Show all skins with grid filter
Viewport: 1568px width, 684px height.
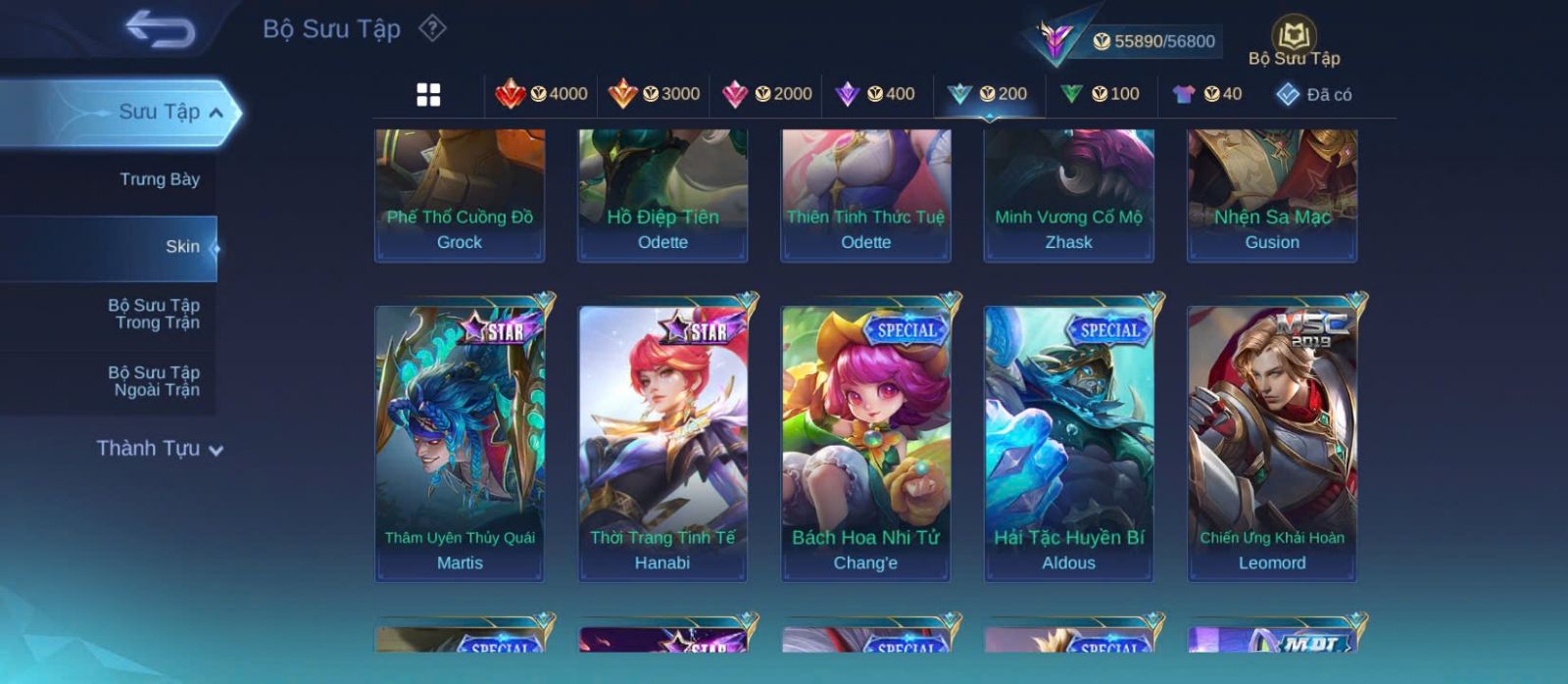click(x=428, y=94)
